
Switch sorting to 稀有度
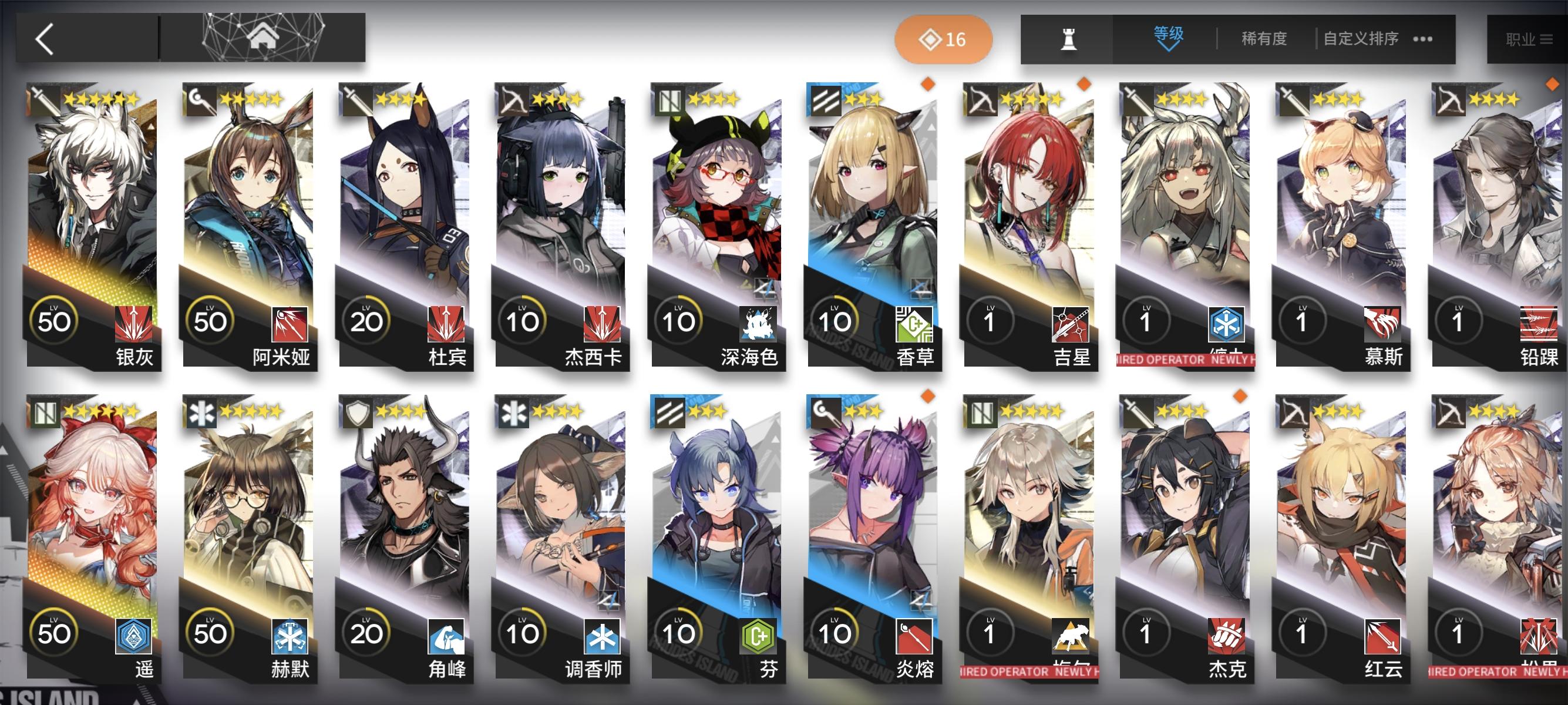click(1263, 38)
